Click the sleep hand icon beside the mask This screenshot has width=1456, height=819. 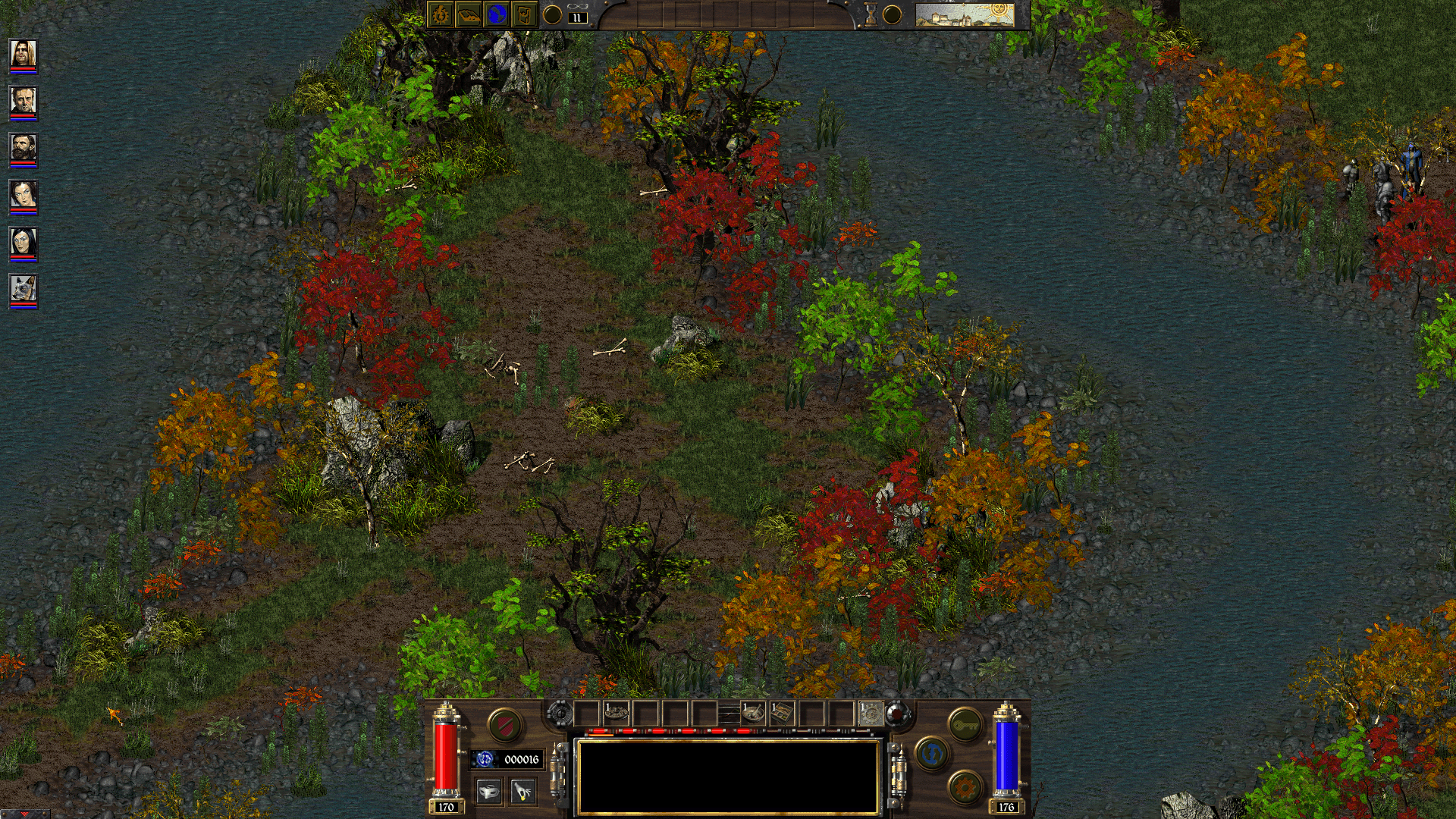(522, 792)
